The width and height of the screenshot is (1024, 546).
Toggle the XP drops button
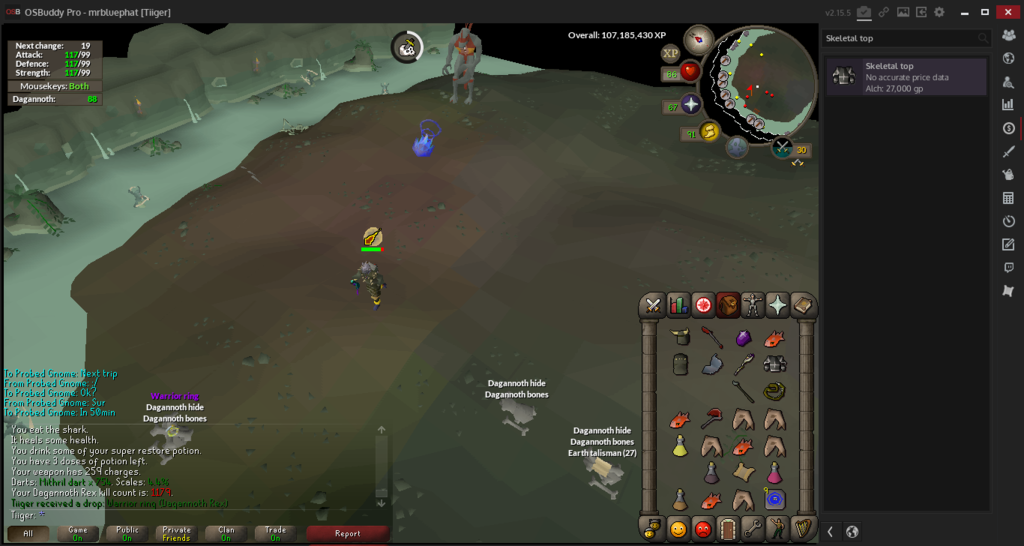[670, 53]
